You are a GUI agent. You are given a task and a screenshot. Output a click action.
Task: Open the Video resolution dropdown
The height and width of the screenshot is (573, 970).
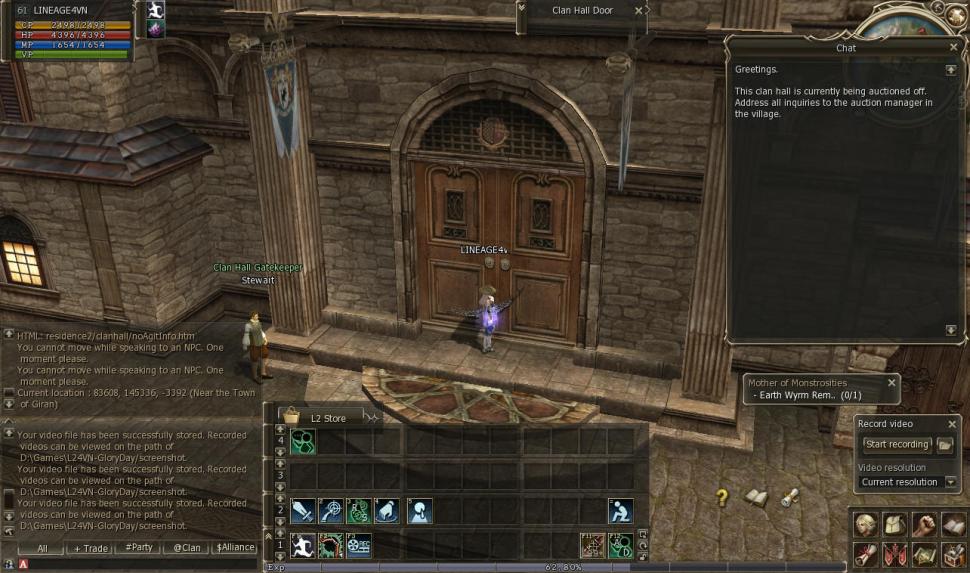pos(950,482)
